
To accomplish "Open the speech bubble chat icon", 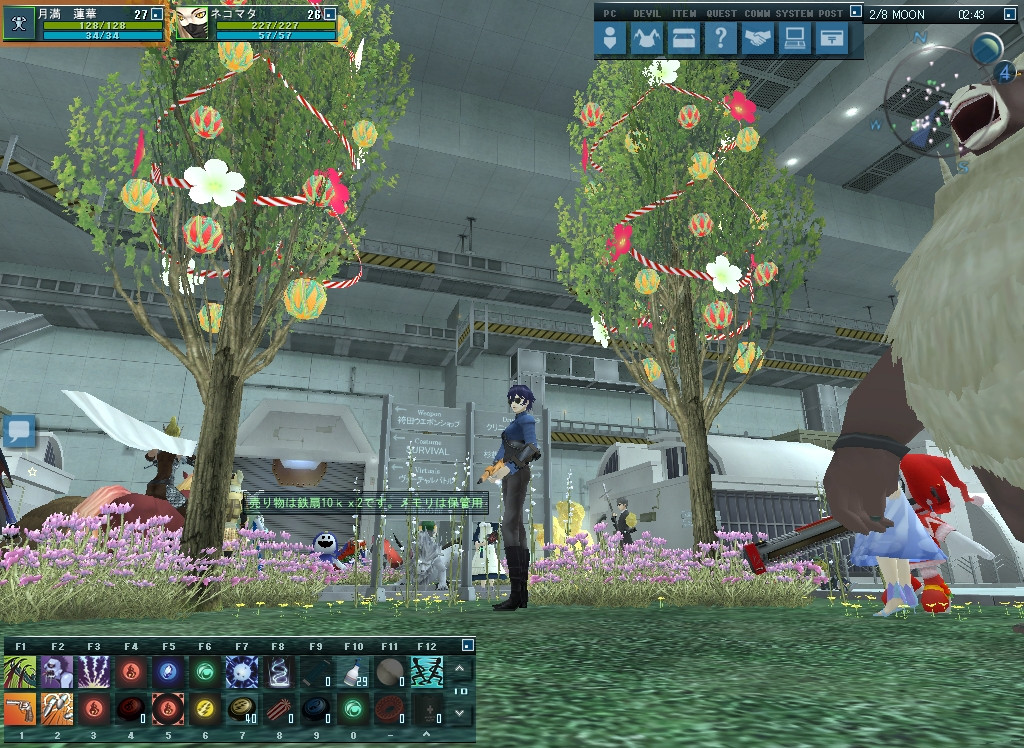I will [x=19, y=432].
